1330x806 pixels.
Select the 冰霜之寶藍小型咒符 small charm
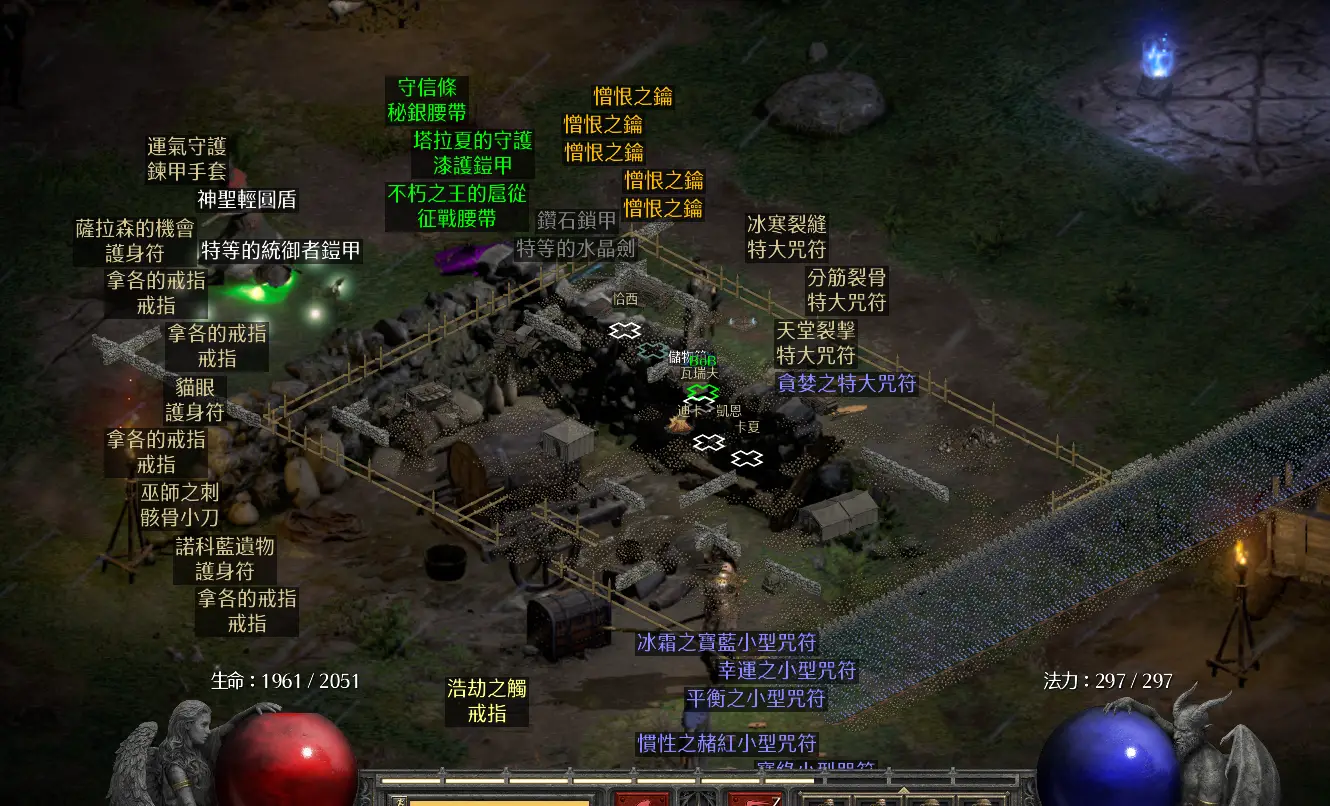click(726, 642)
